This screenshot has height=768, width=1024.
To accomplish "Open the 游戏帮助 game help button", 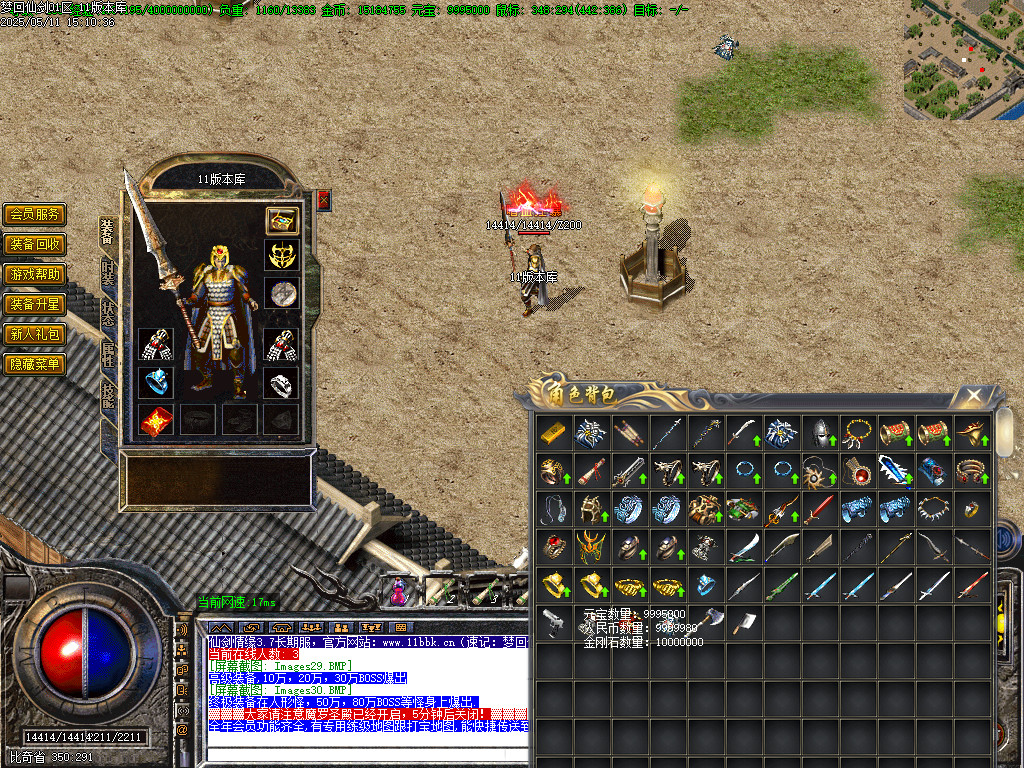I will point(34,274).
